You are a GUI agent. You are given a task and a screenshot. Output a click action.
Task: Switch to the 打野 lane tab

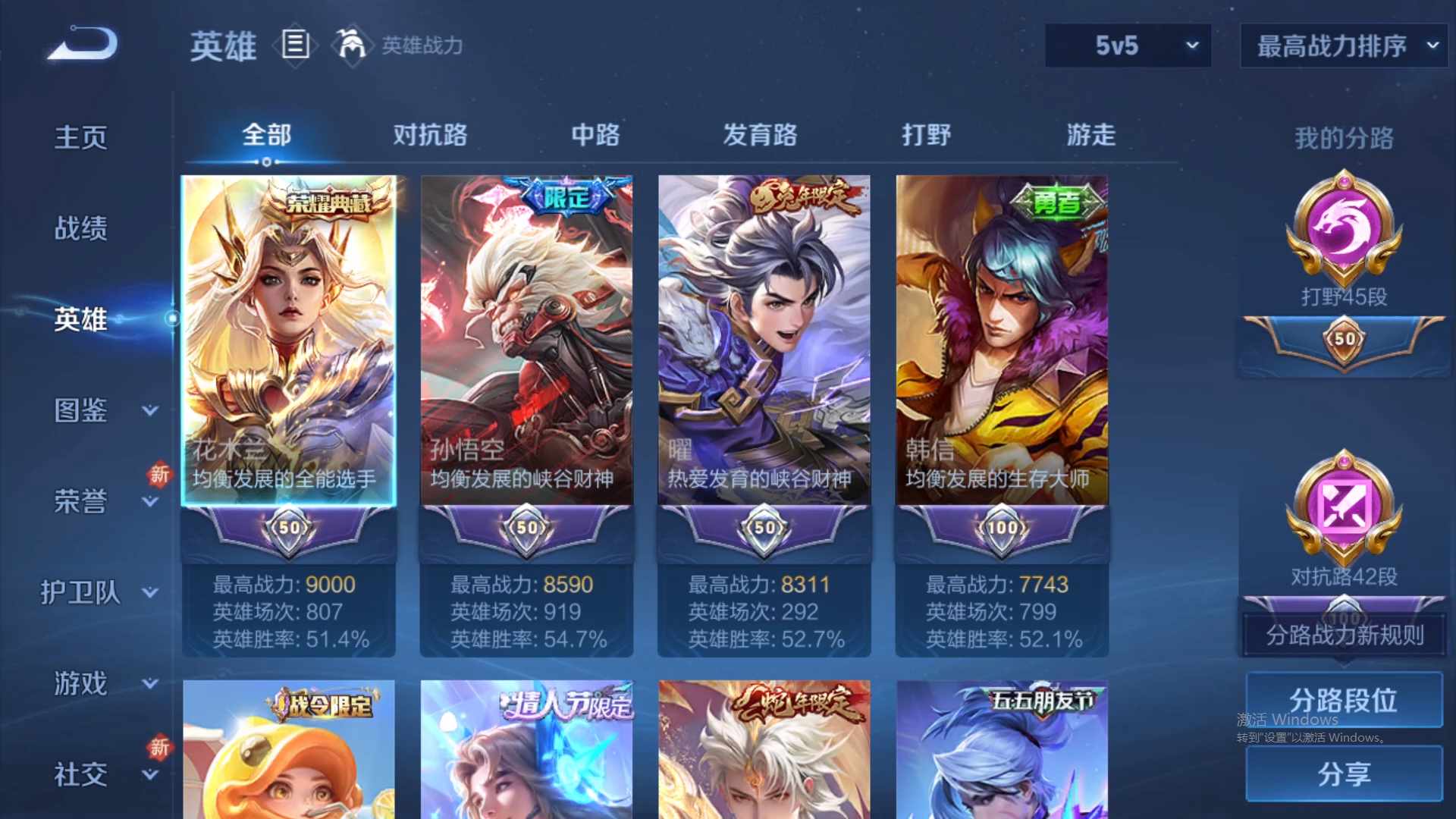pyautogui.click(x=926, y=135)
